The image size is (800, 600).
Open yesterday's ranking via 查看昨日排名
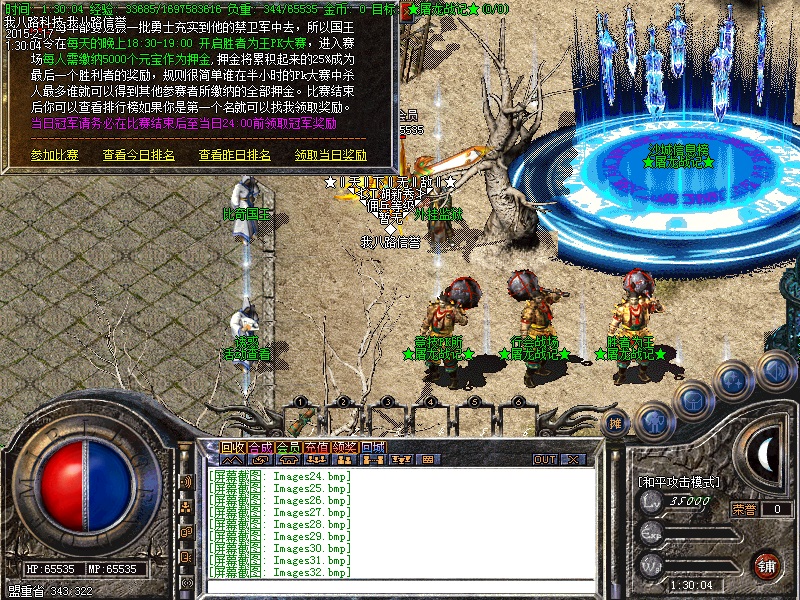[234, 155]
